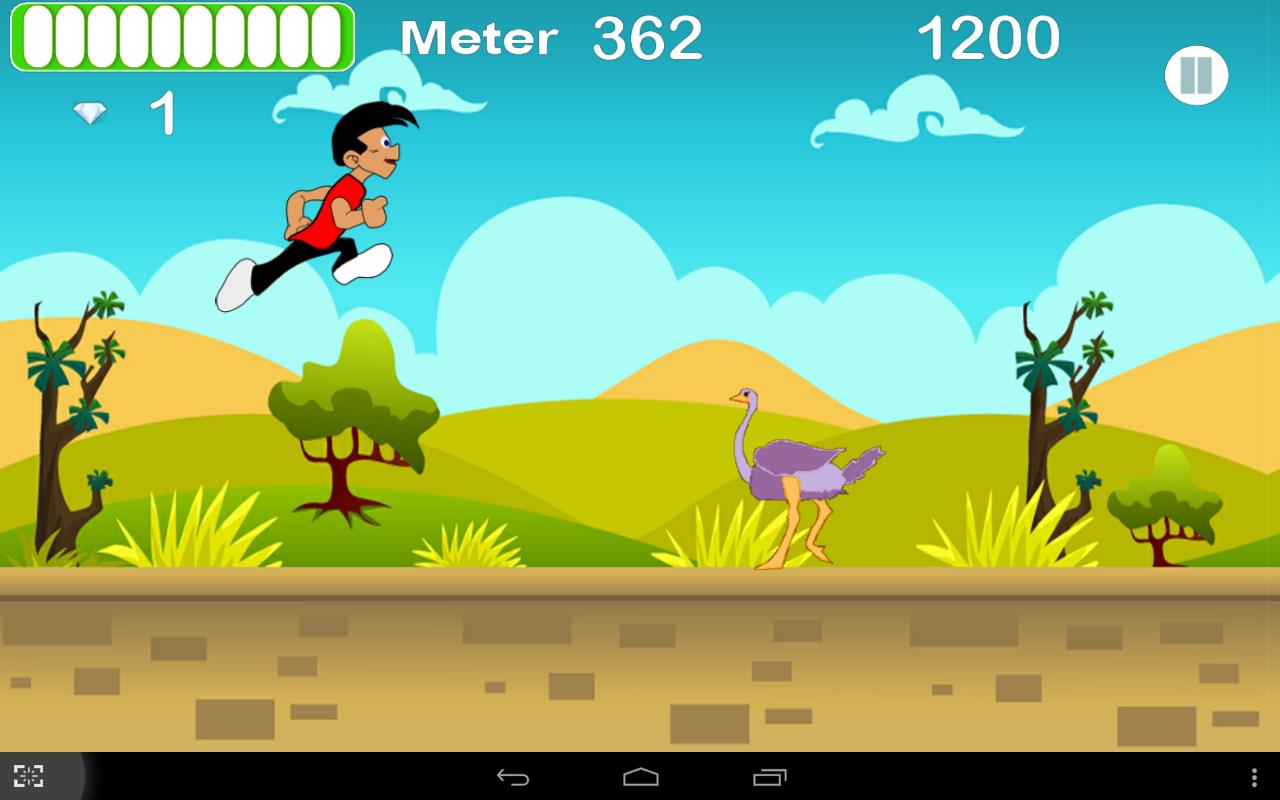Open the three-dot overflow menu bottom right
The image size is (1280, 800).
[x=1252, y=775]
